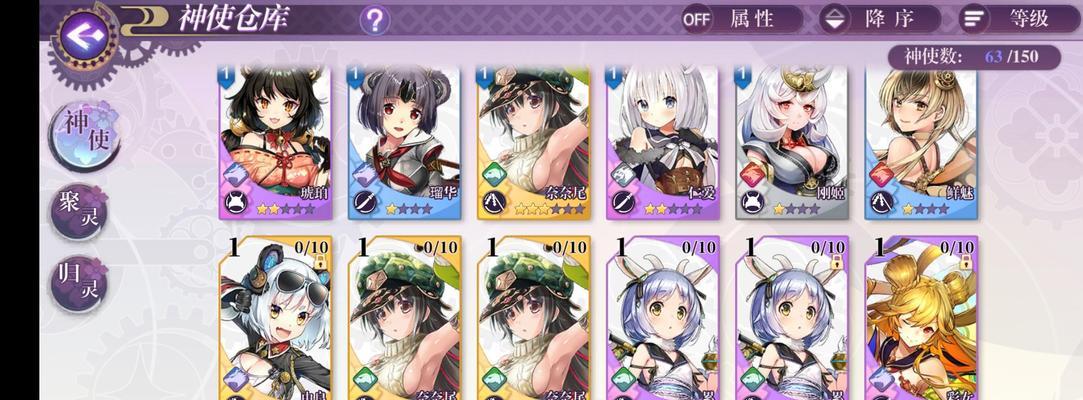The height and width of the screenshot is (400, 1083).
Task: Switch the 降序 descending sort order
Action: coord(880,19)
